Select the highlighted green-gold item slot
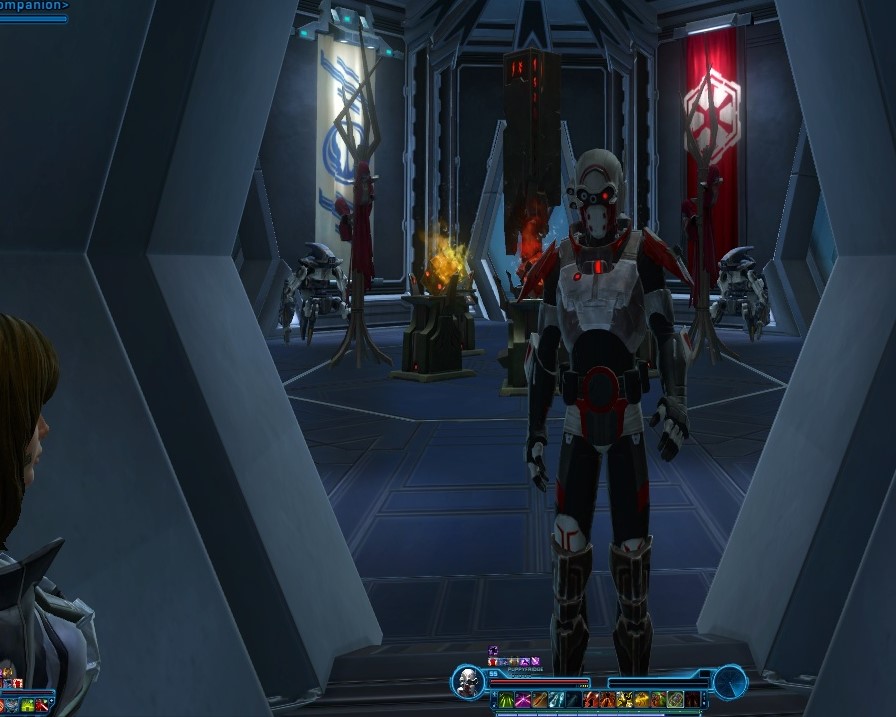Image resolution: width=896 pixels, height=717 pixels. tap(675, 700)
